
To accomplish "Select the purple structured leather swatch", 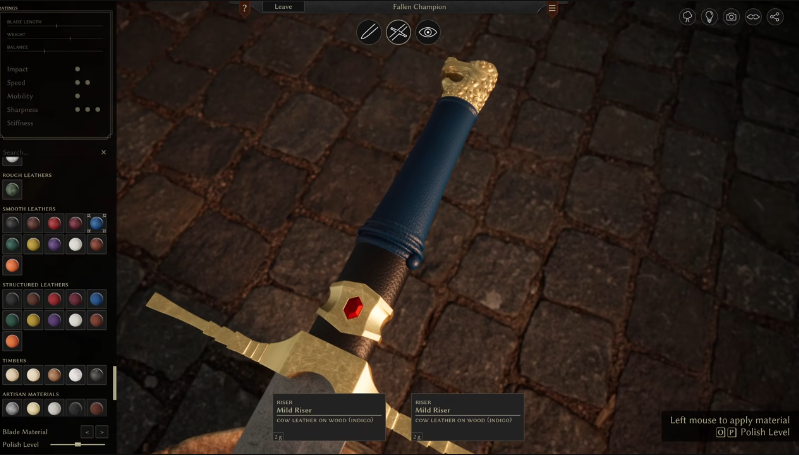I will 54,319.
